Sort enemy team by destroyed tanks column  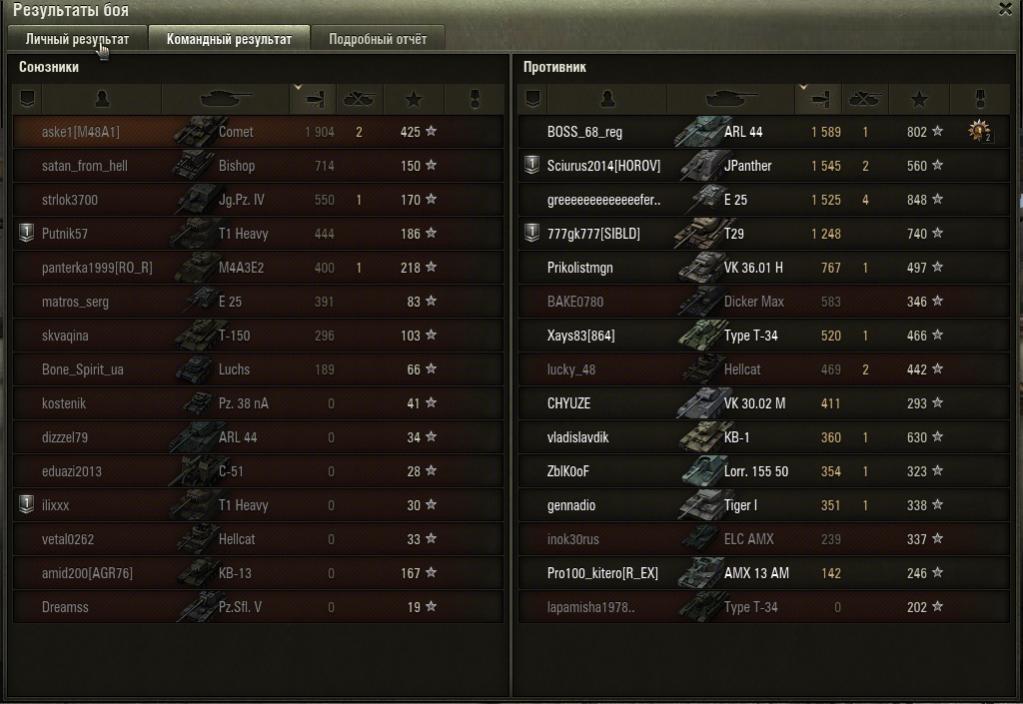863,99
